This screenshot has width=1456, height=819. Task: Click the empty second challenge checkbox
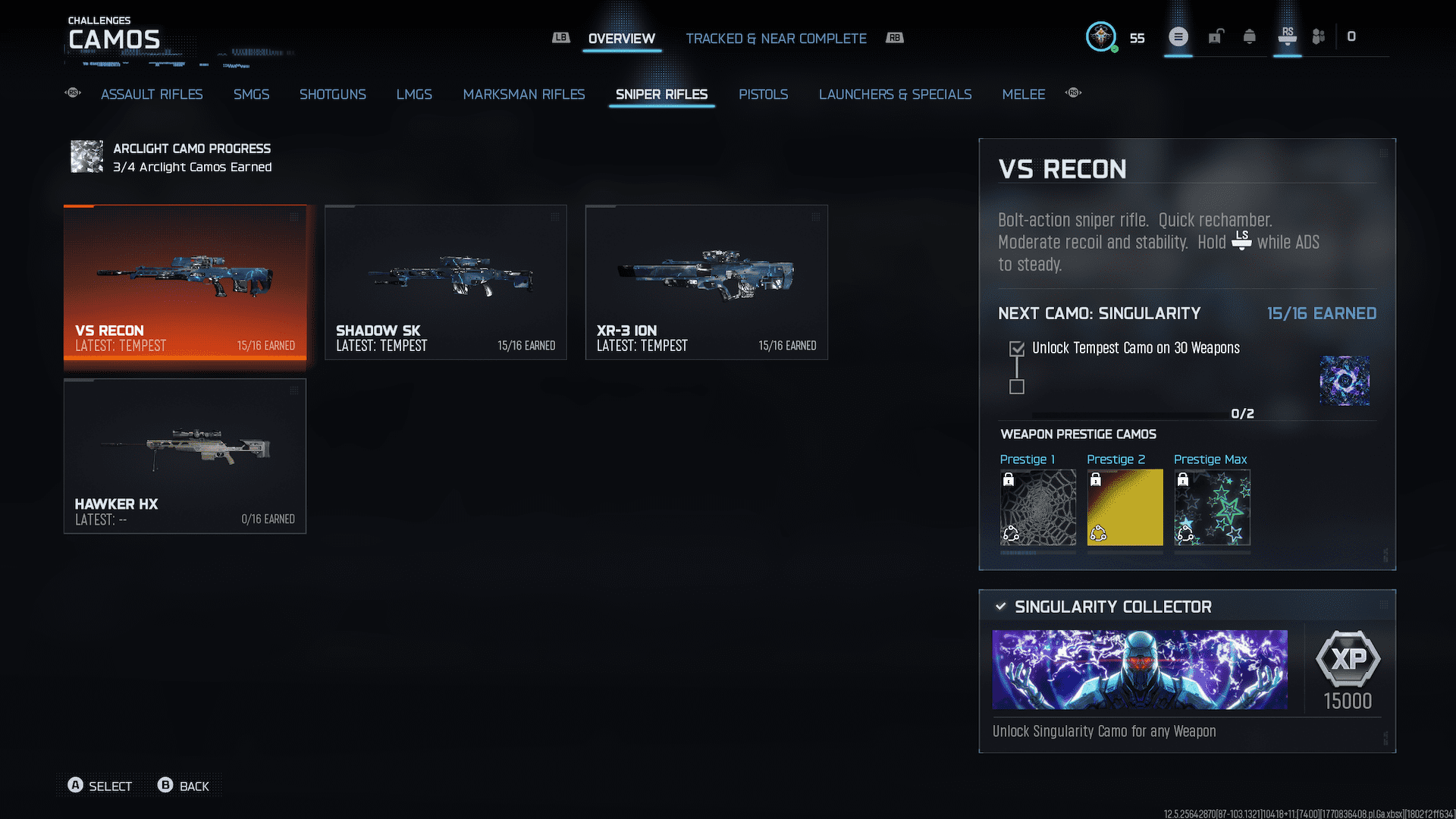1015,388
